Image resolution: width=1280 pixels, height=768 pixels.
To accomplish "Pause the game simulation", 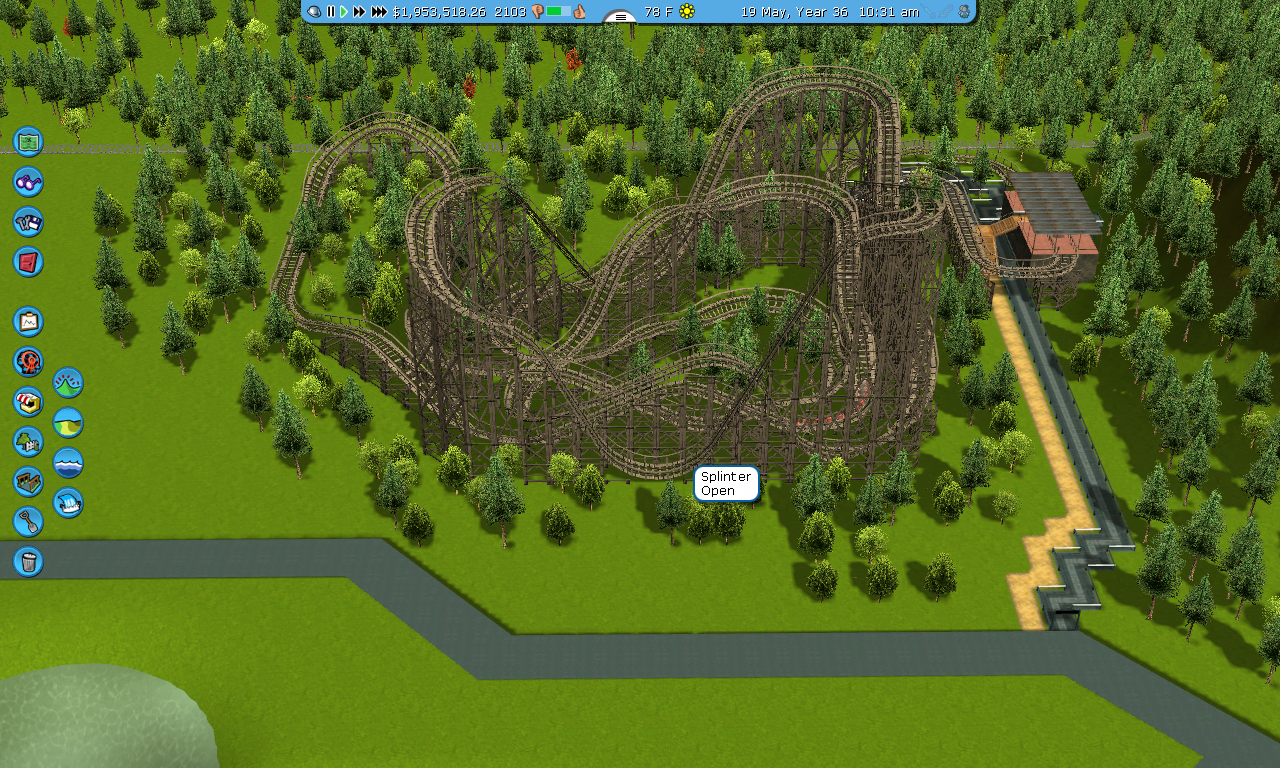I will (x=331, y=11).
